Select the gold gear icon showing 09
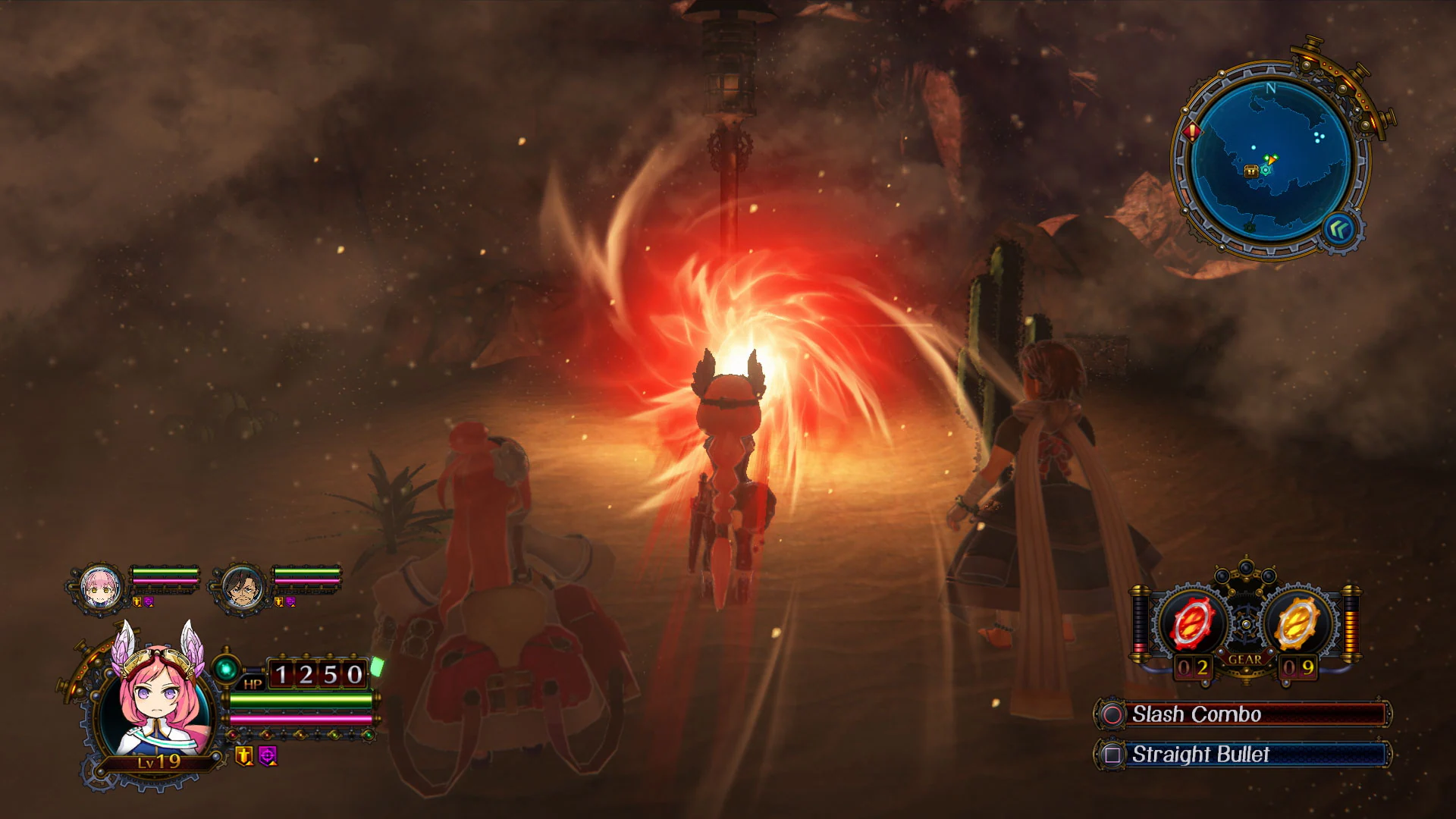The height and width of the screenshot is (819, 1456). click(1297, 622)
